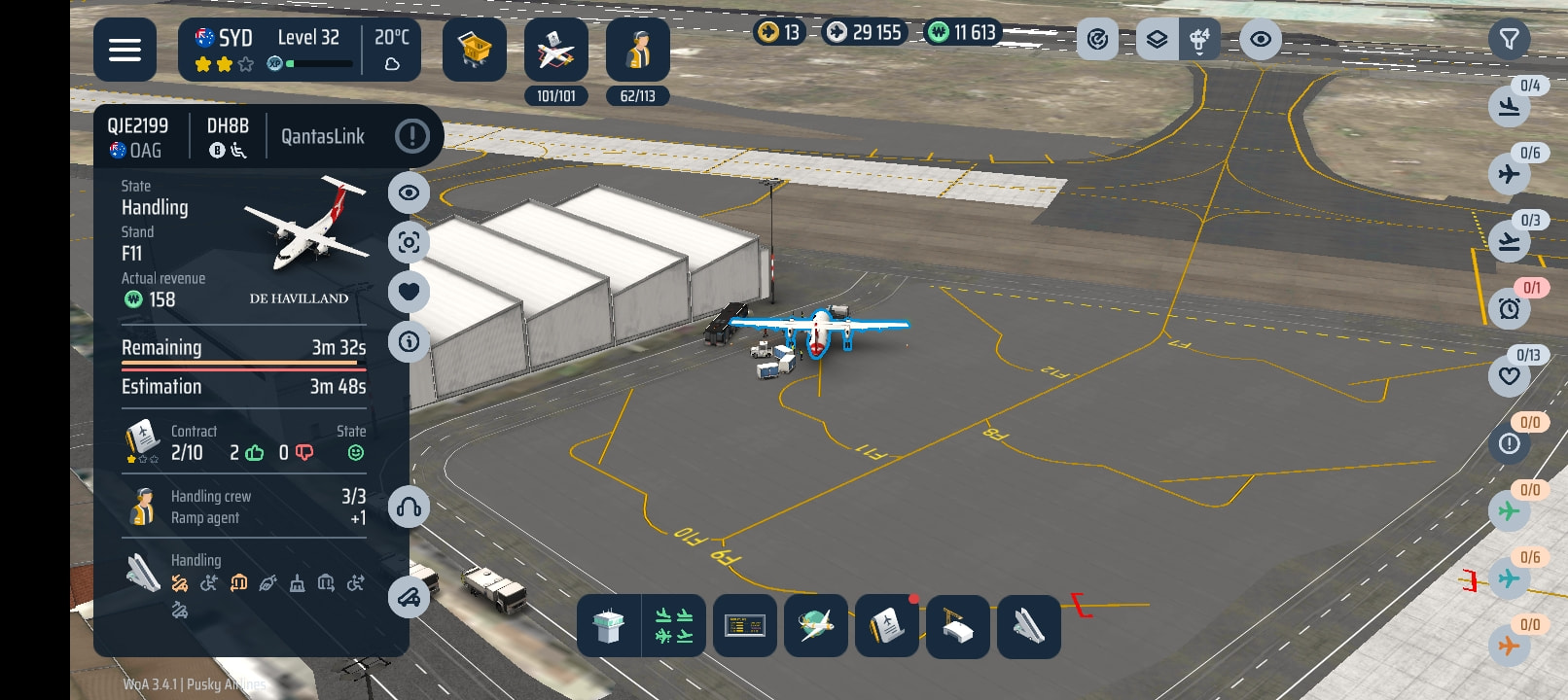Open the arrivals and departures flights list
Image resolution: width=1568 pixels, height=700 pixels.
[x=674, y=627]
